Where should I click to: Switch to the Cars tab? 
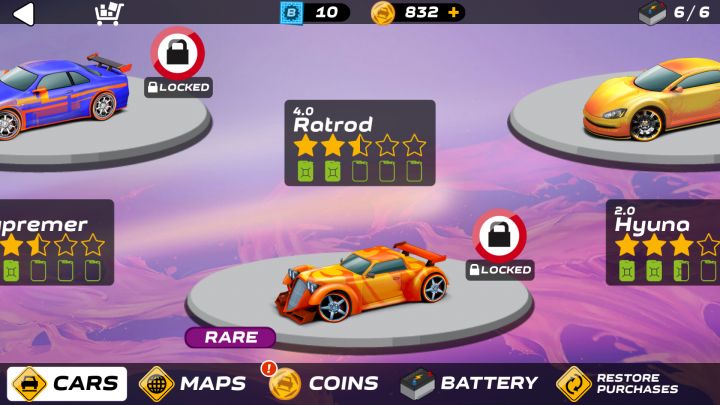pyautogui.click(x=68, y=383)
